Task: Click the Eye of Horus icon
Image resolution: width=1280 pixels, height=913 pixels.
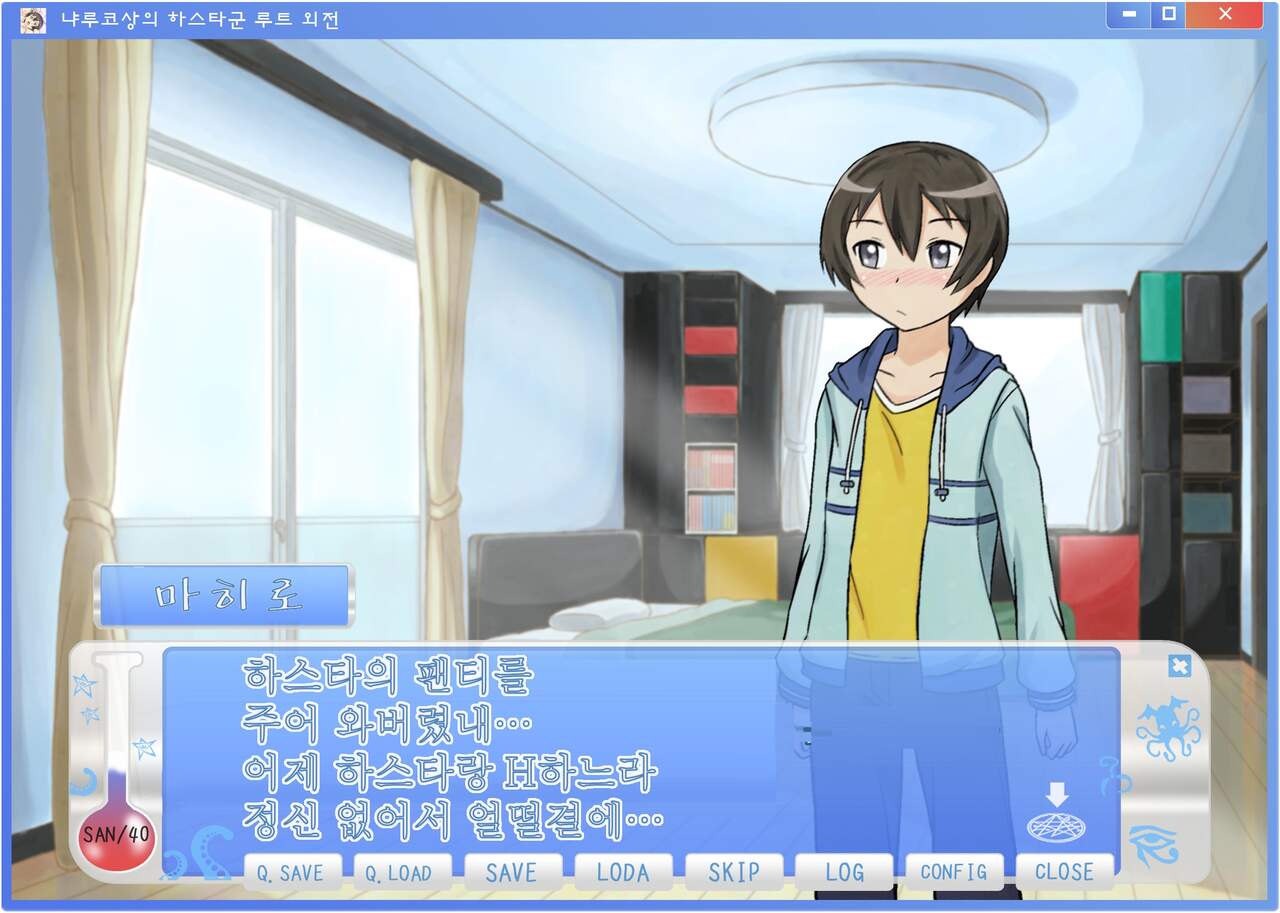Action: (x=1153, y=845)
